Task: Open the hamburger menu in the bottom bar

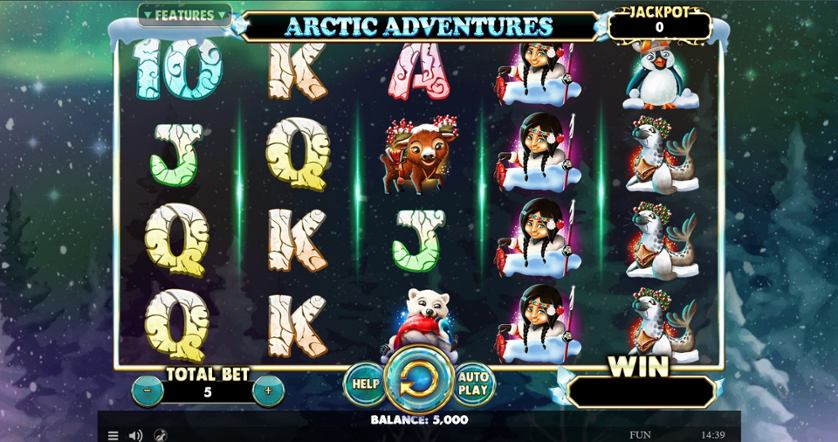Action: pos(112,435)
